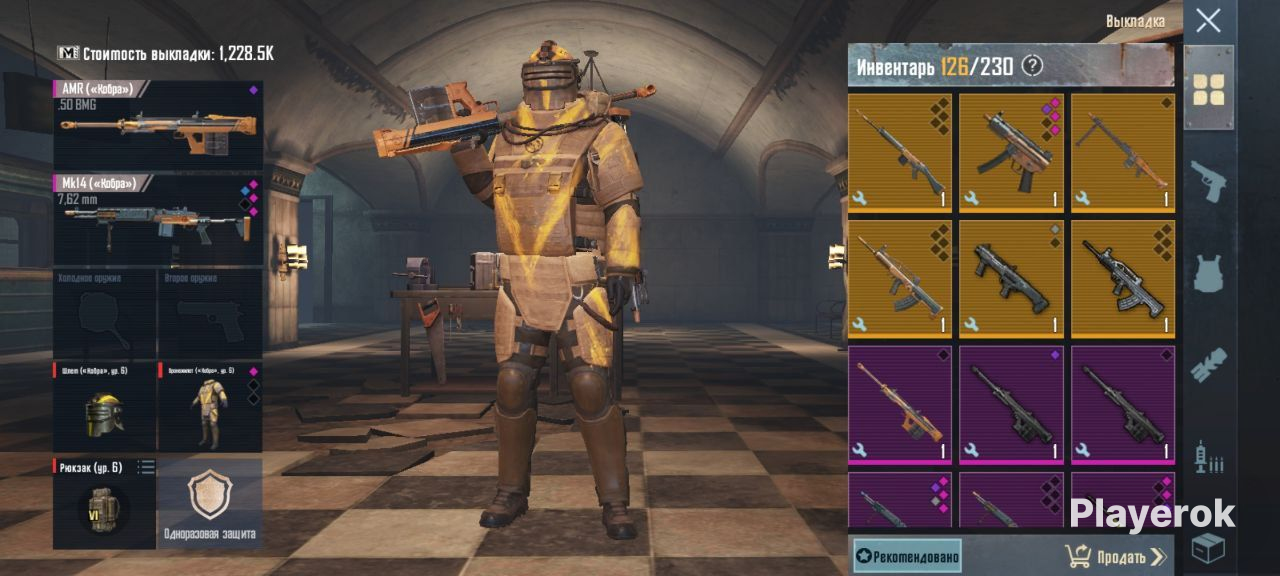Open the backpack list icon
The height and width of the screenshot is (576, 1280).
point(146,467)
